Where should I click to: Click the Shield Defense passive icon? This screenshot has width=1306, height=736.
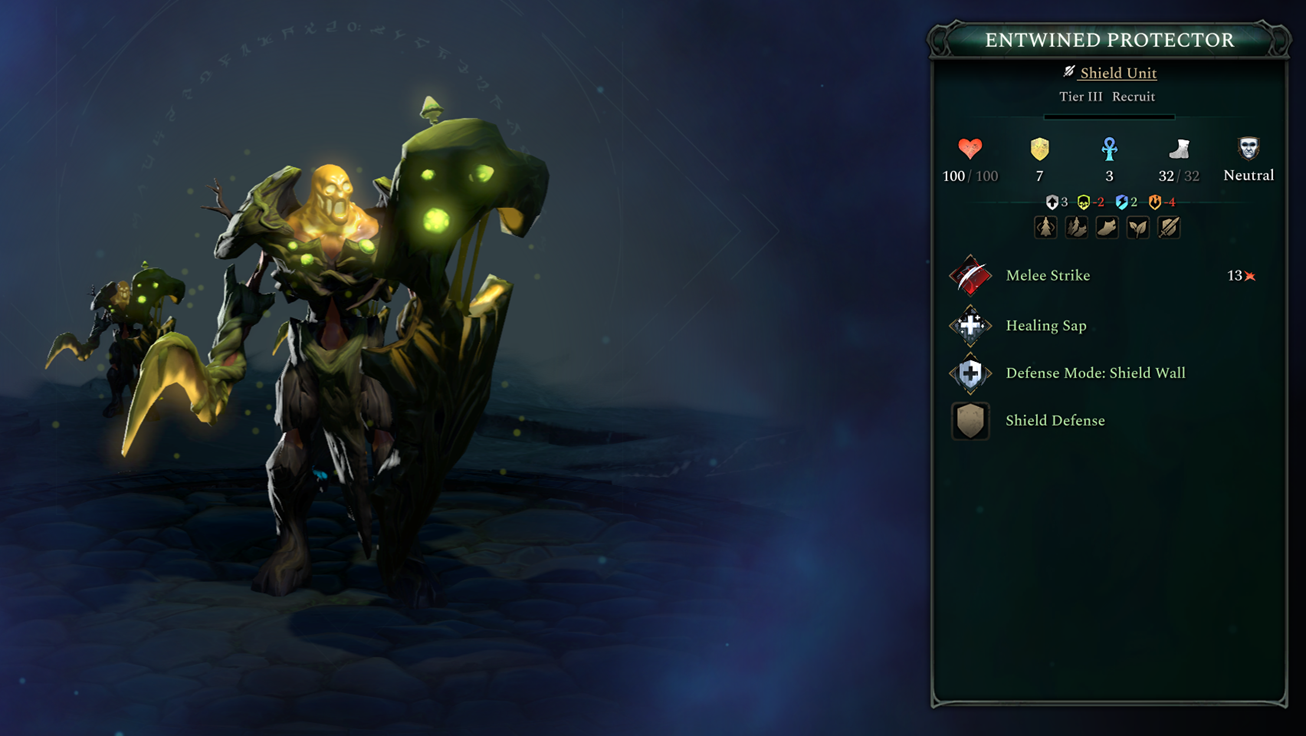pyautogui.click(x=970, y=421)
